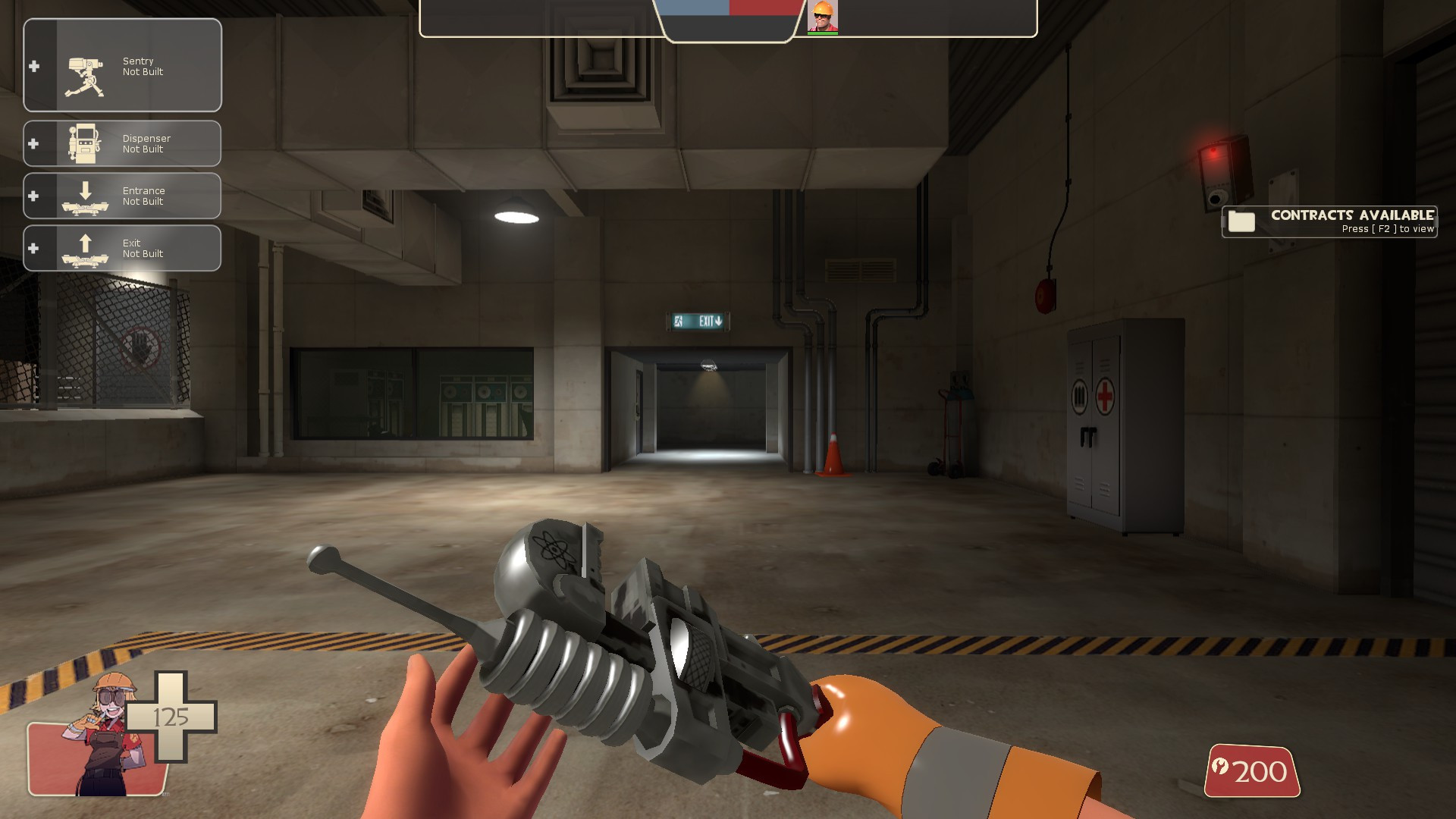Click the Teleporter Entrance icon
This screenshot has width=1456, height=819.
click(86, 196)
